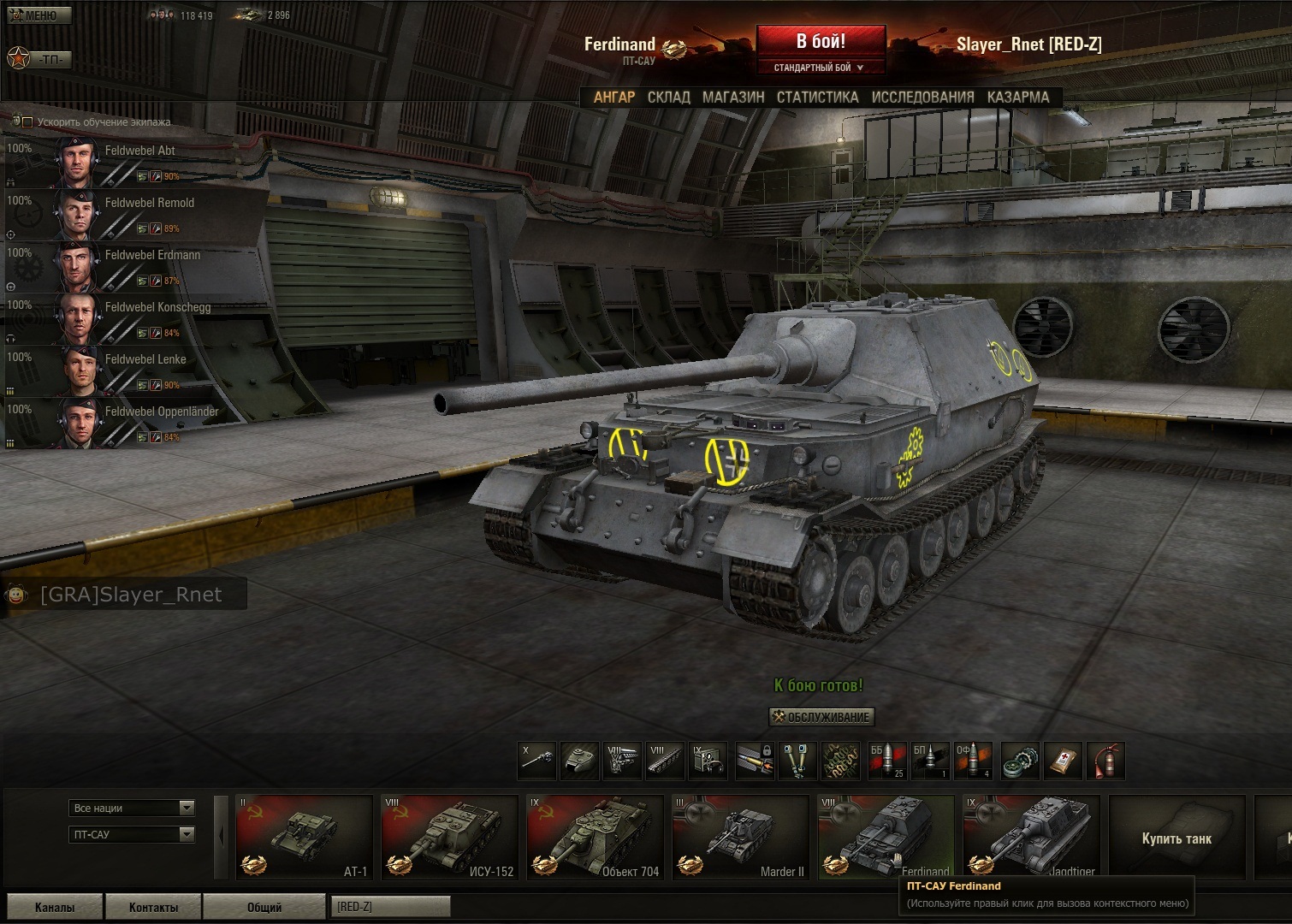Select crew member Feldwebel Konschegg
This screenshot has width=1292, height=924.
click(x=157, y=308)
